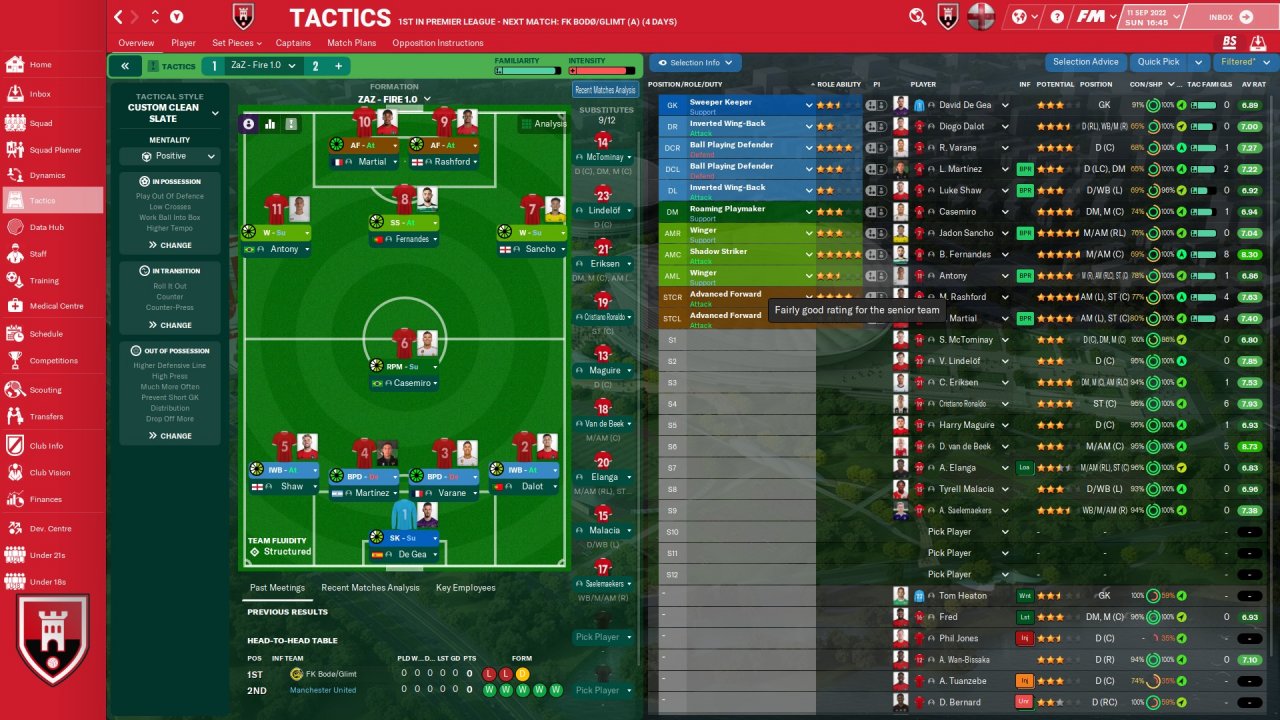The image size is (1280, 720).
Task: Open the Filtered dropdown
Action: point(1242,62)
